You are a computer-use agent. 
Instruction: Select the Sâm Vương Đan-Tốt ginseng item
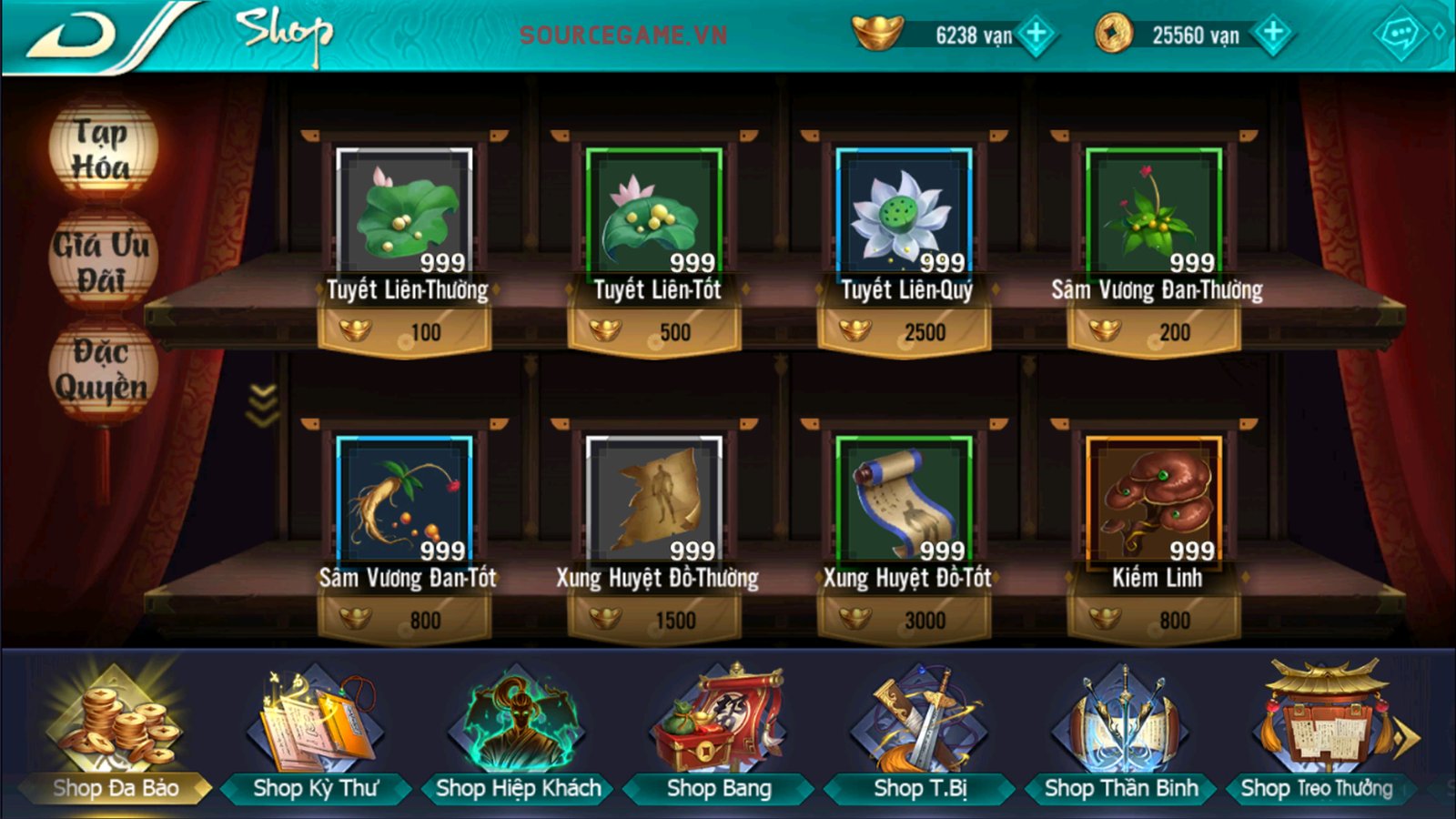[x=405, y=500]
